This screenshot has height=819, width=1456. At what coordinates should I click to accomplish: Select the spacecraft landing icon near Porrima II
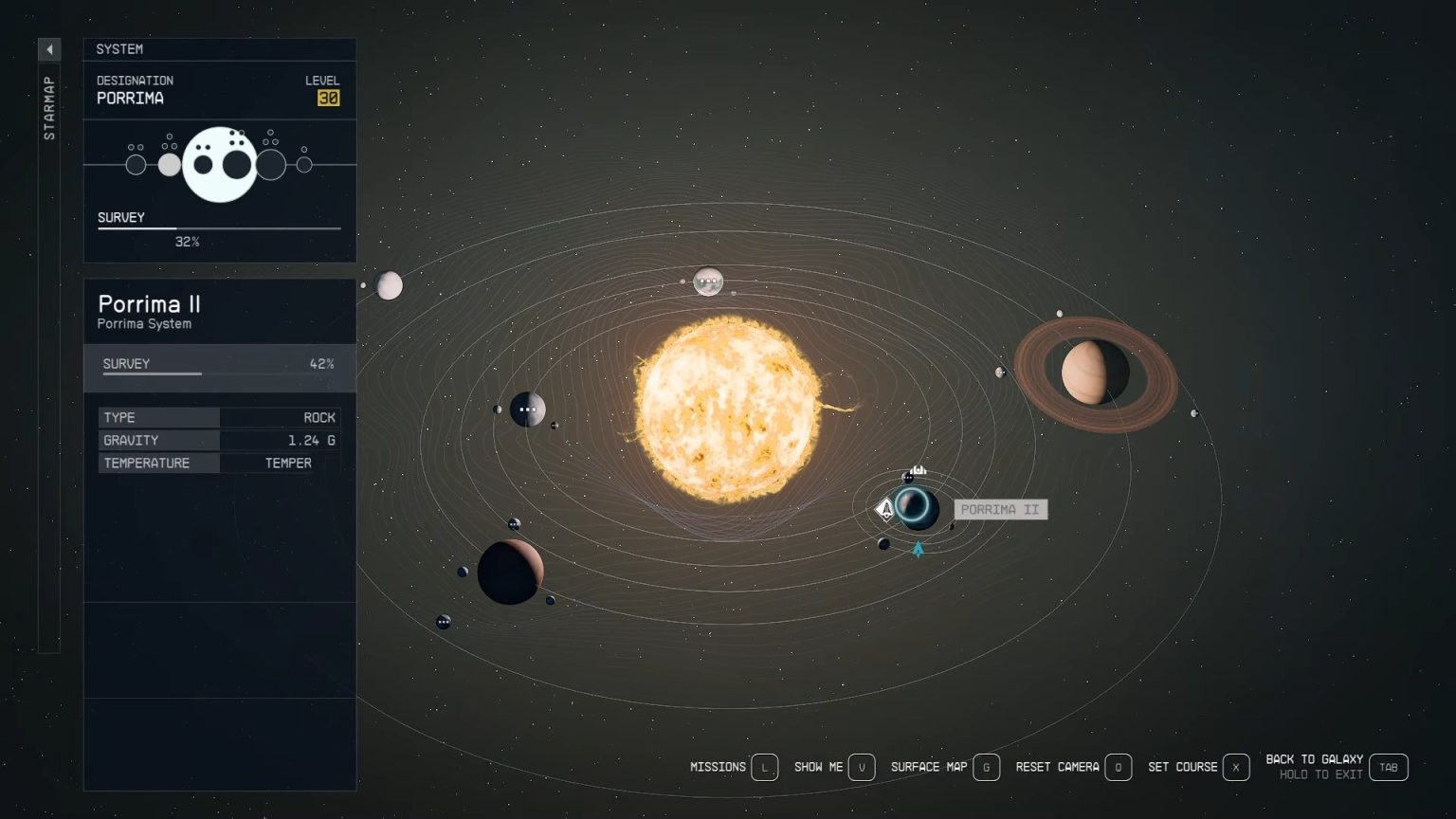884,509
